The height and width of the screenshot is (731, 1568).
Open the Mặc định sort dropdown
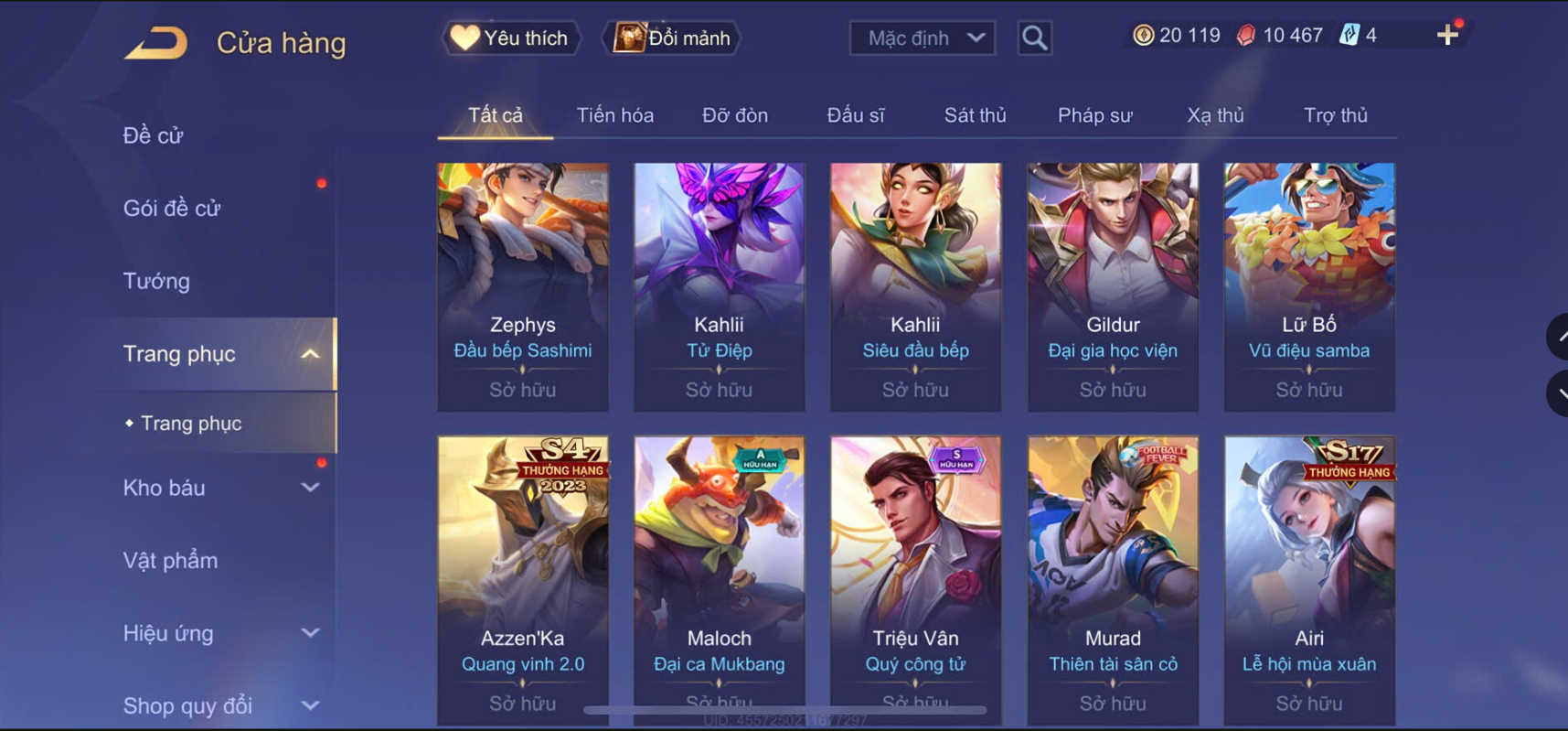coord(921,38)
